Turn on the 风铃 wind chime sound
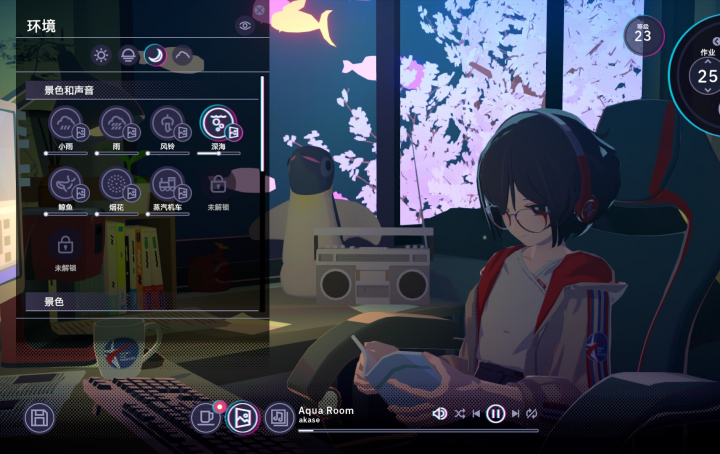 (x=168, y=124)
